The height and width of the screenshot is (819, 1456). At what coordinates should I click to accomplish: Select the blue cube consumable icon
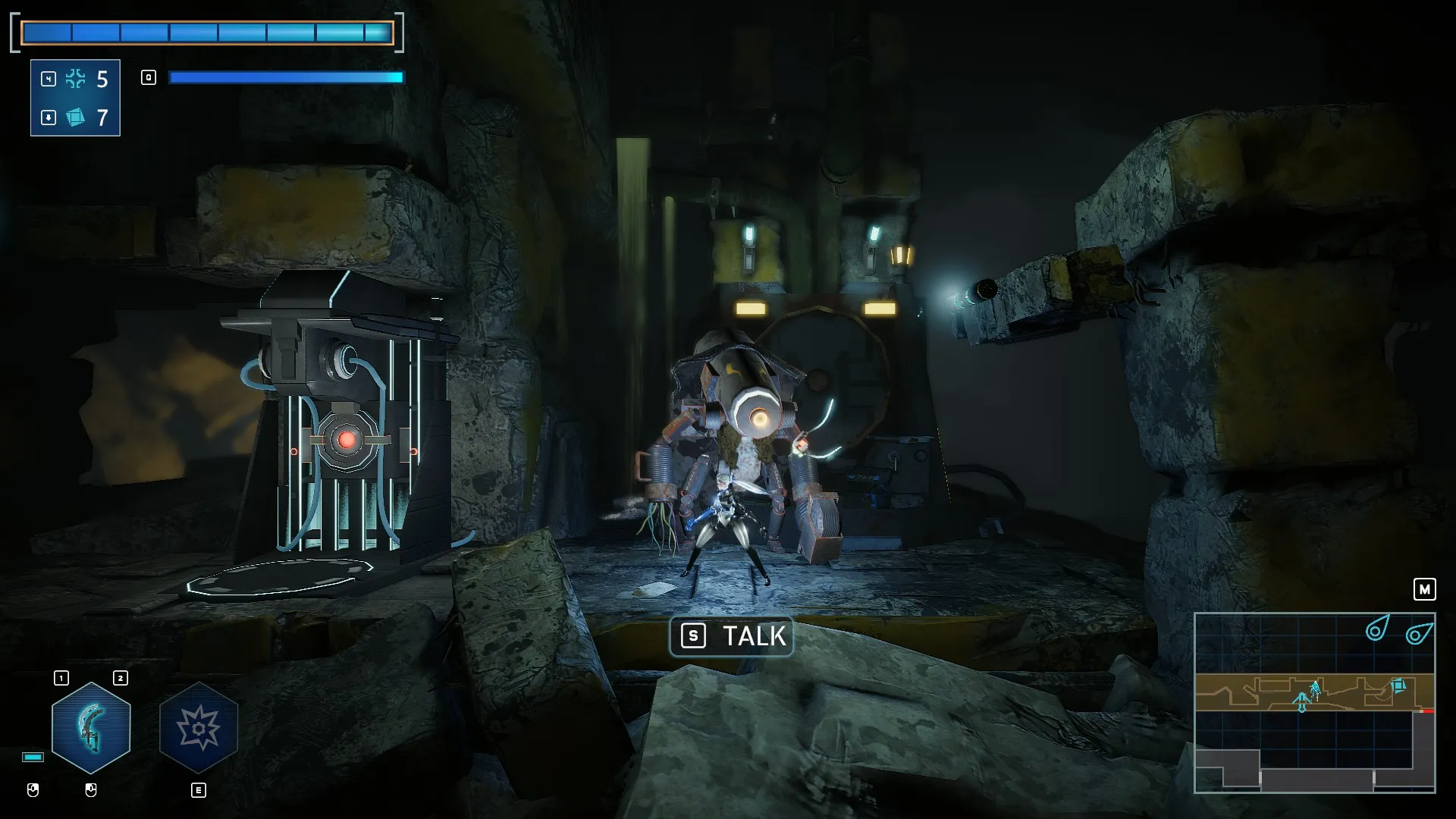pos(76,118)
